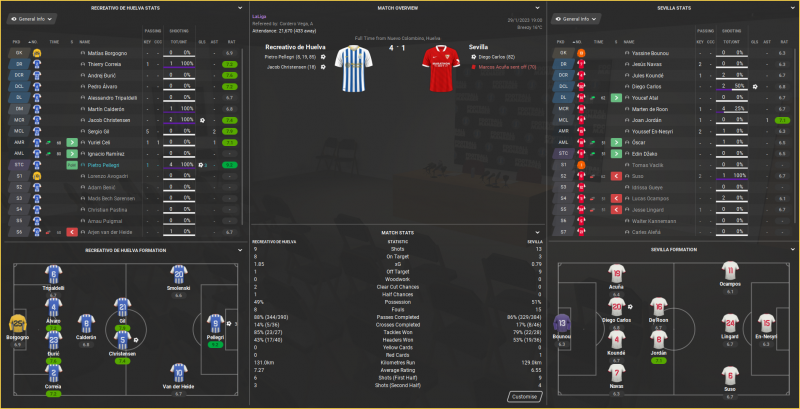Open the Recreativo General Info dropdown
The height and width of the screenshot is (409, 800).
(x=34, y=19)
